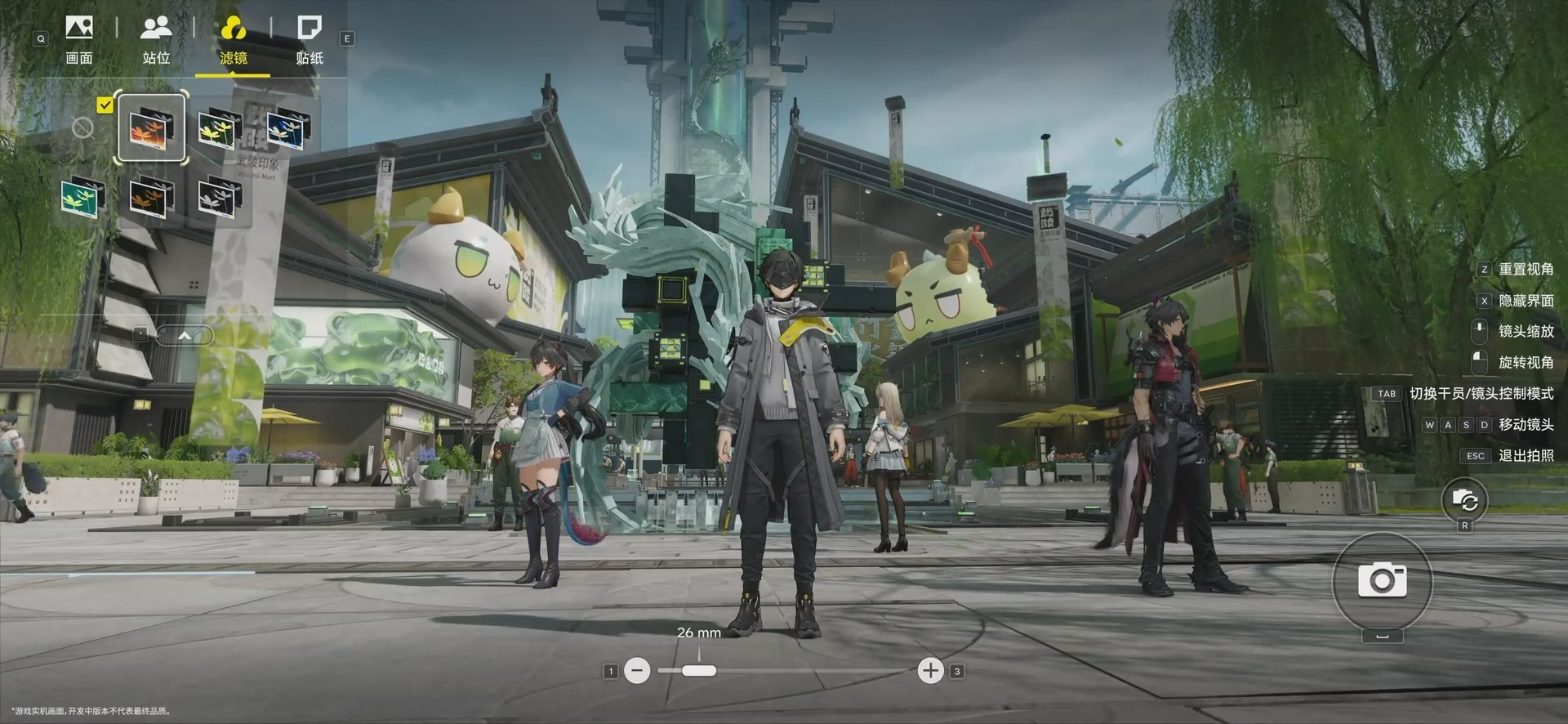Apply the yellow-green flower filter
The image size is (1568, 724).
pyautogui.click(x=219, y=128)
